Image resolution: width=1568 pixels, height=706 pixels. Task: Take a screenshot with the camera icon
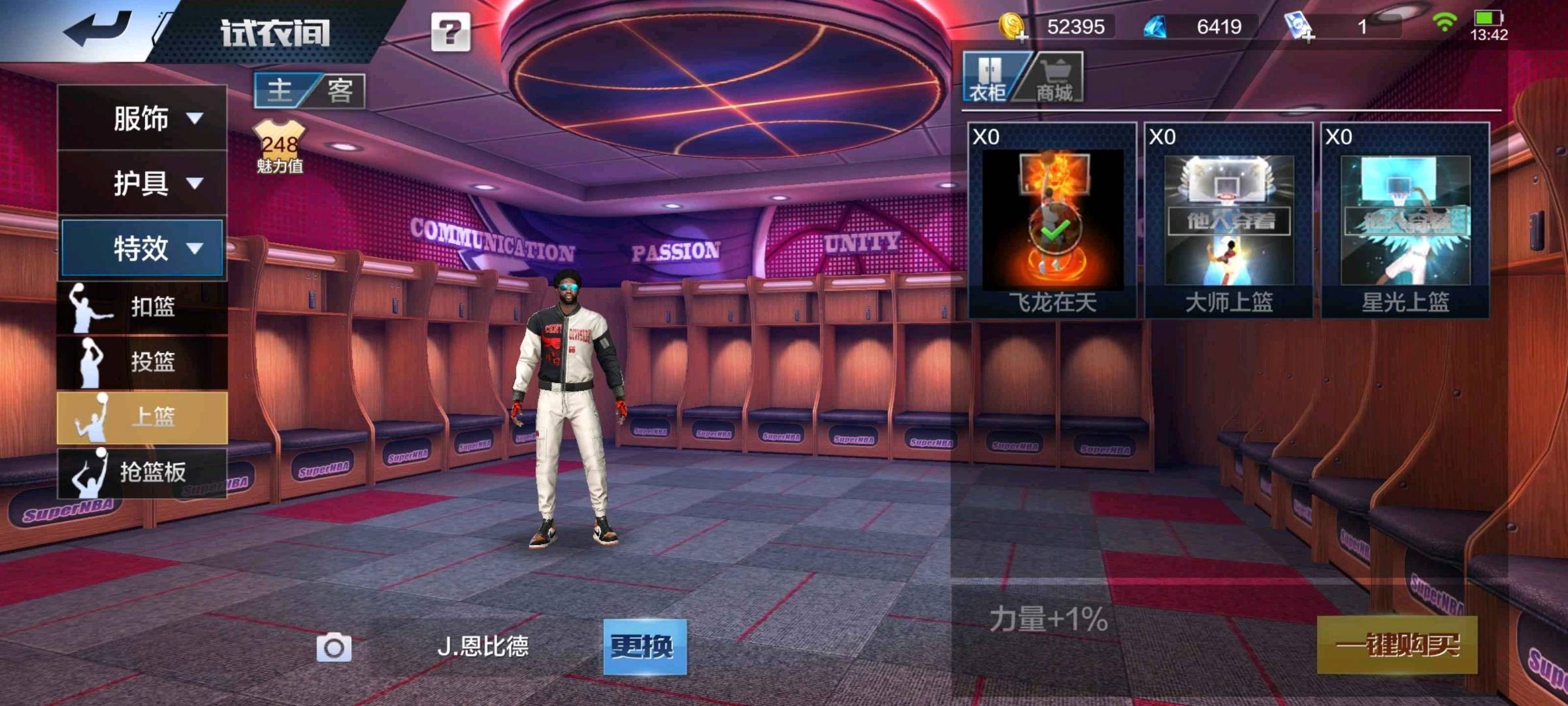(x=334, y=648)
